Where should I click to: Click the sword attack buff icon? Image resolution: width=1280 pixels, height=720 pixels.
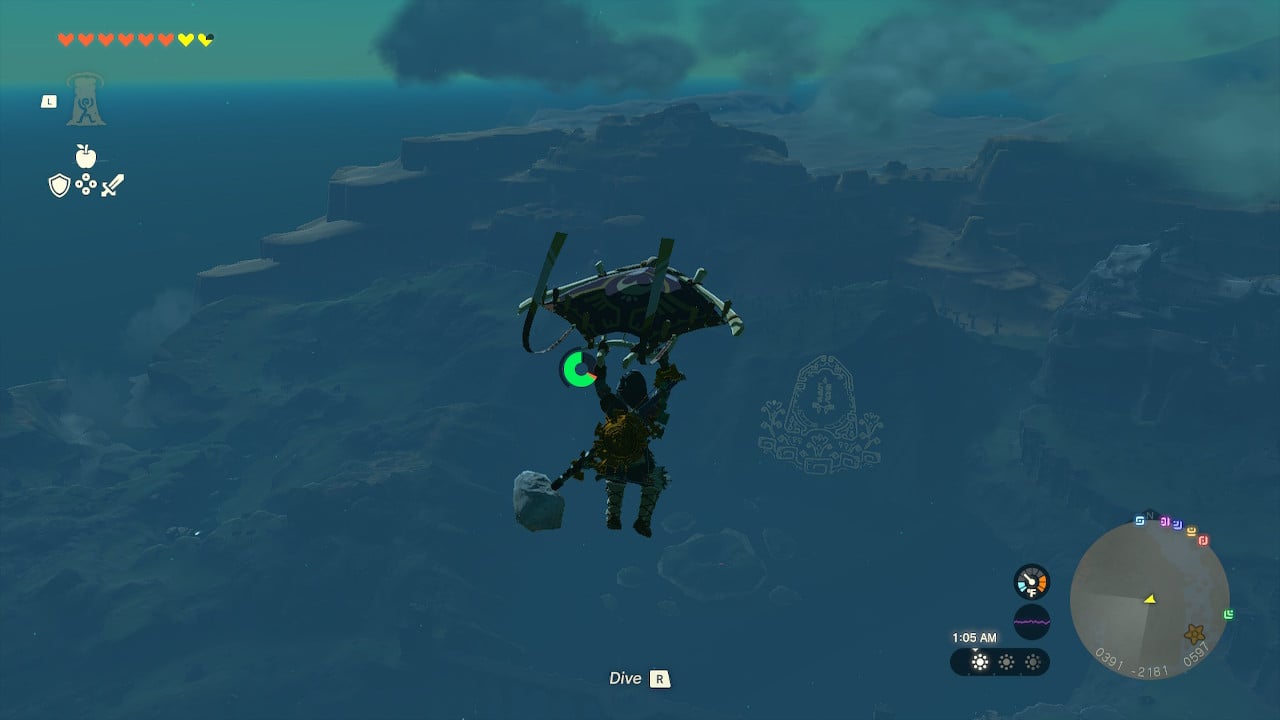[113, 183]
